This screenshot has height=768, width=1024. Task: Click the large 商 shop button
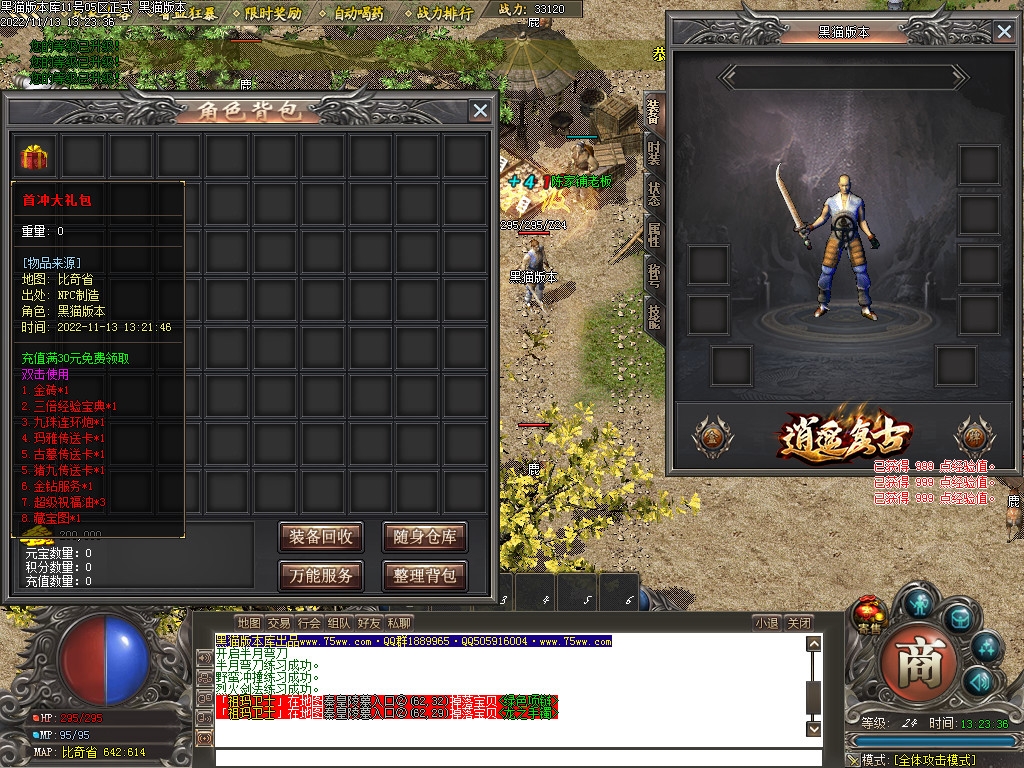coord(911,661)
